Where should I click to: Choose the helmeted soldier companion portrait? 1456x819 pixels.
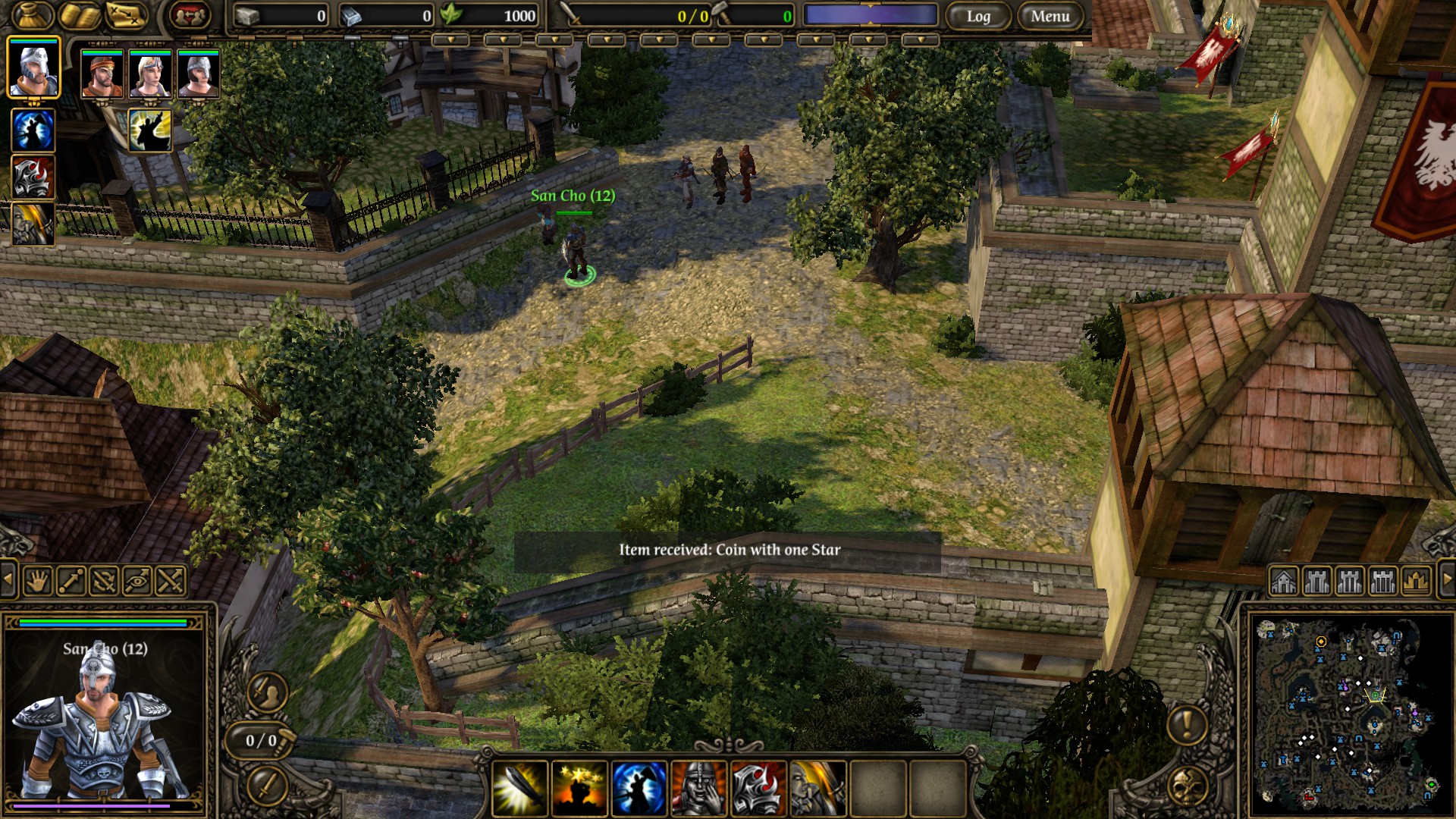[x=199, y=74]
